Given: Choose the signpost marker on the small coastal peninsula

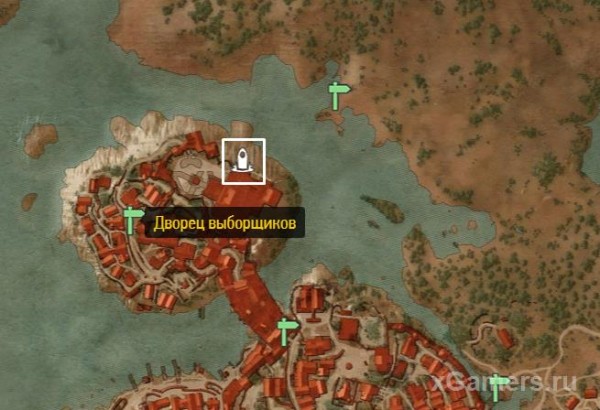Looking at the screenshot, I should tap(339, 96).
